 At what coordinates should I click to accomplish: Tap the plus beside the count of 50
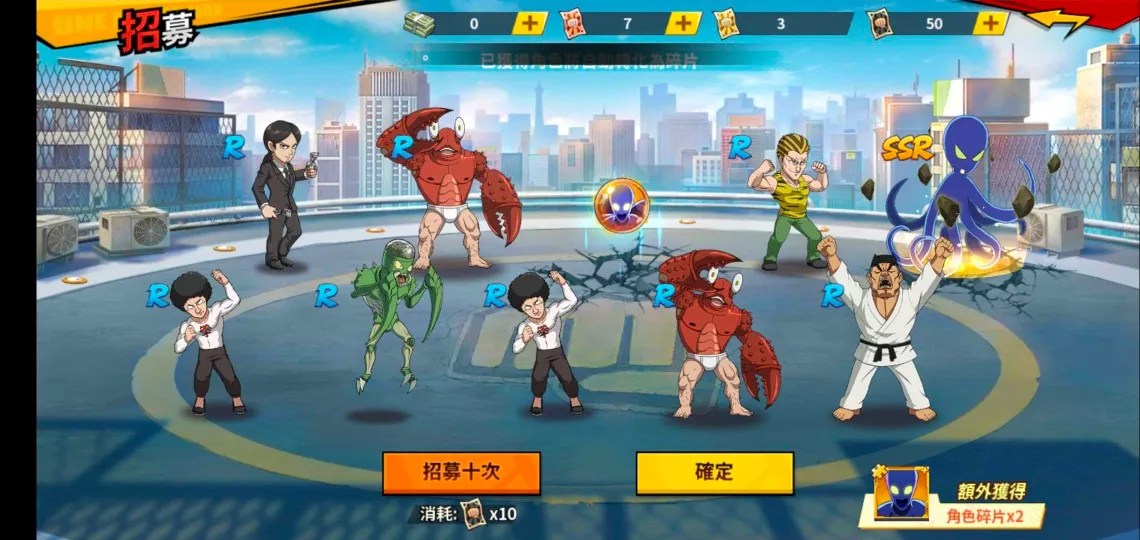(990, 23)
